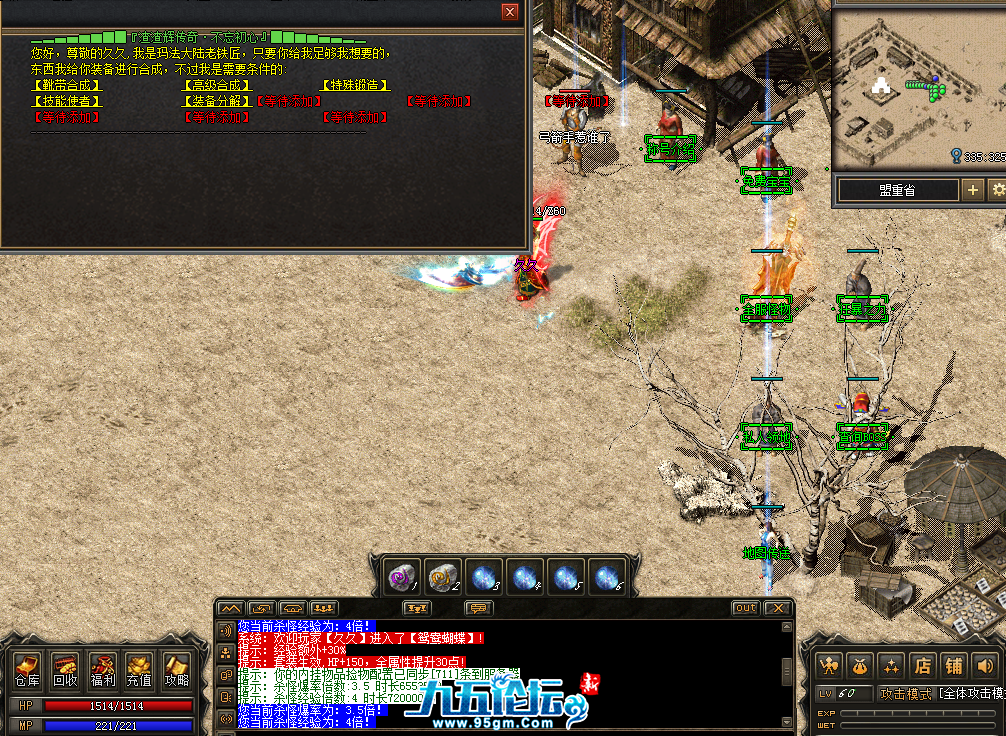
Task: Open the 回收 recycle button
Action: tap(65, 670)
